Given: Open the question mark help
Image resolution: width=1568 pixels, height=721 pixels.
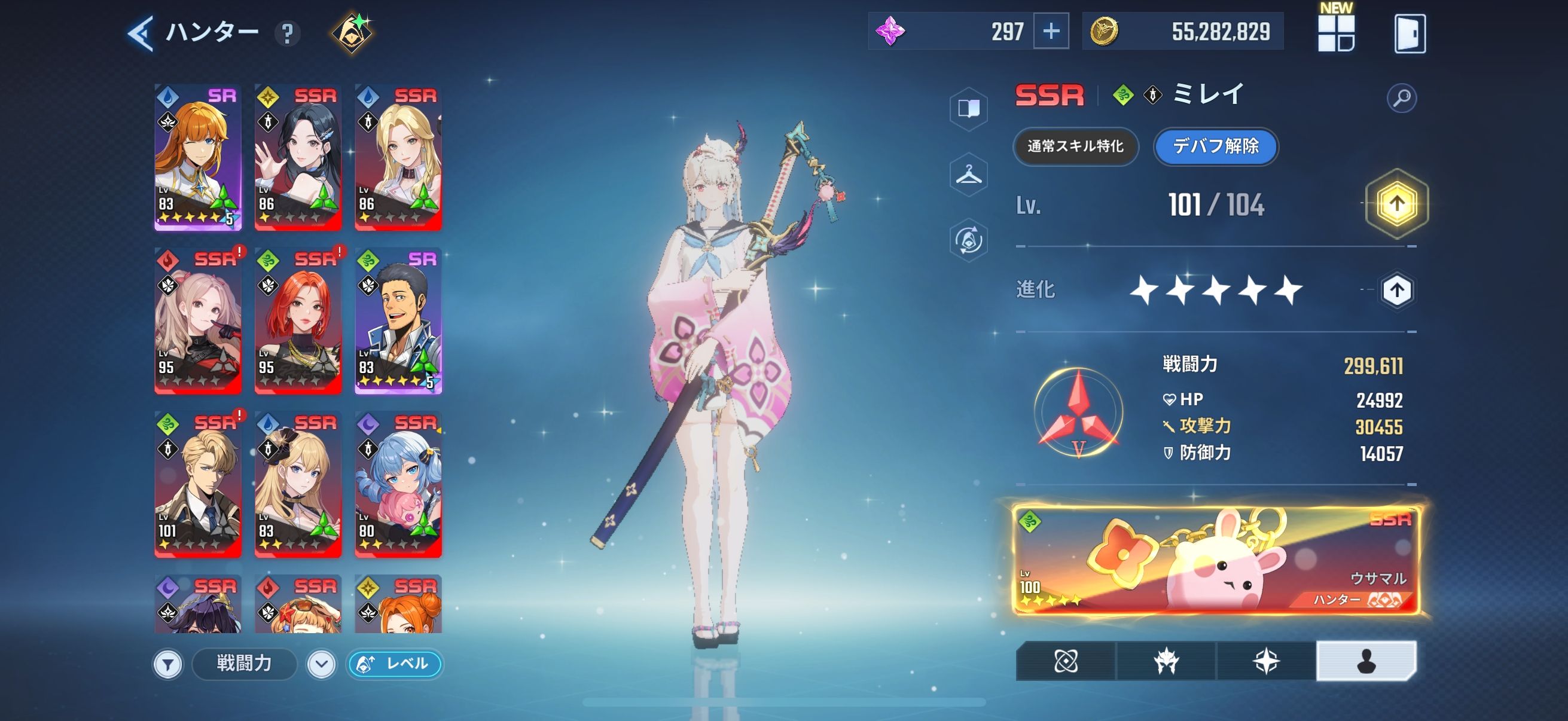Looking at the screenshot, I should 287,34.
